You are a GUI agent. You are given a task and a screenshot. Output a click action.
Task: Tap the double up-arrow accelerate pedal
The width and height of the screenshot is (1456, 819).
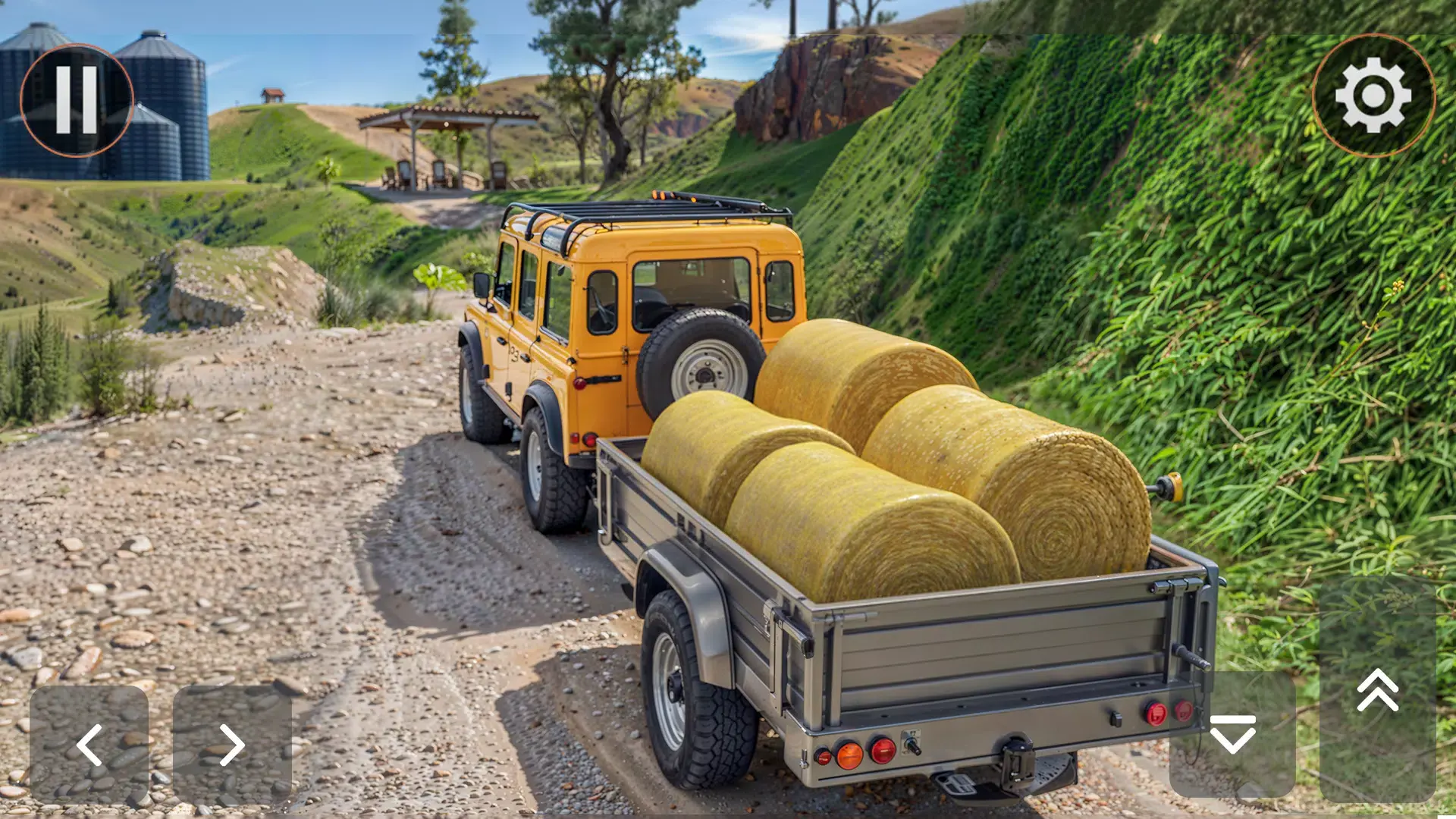pyautogui.click(x=1377, y=690)
